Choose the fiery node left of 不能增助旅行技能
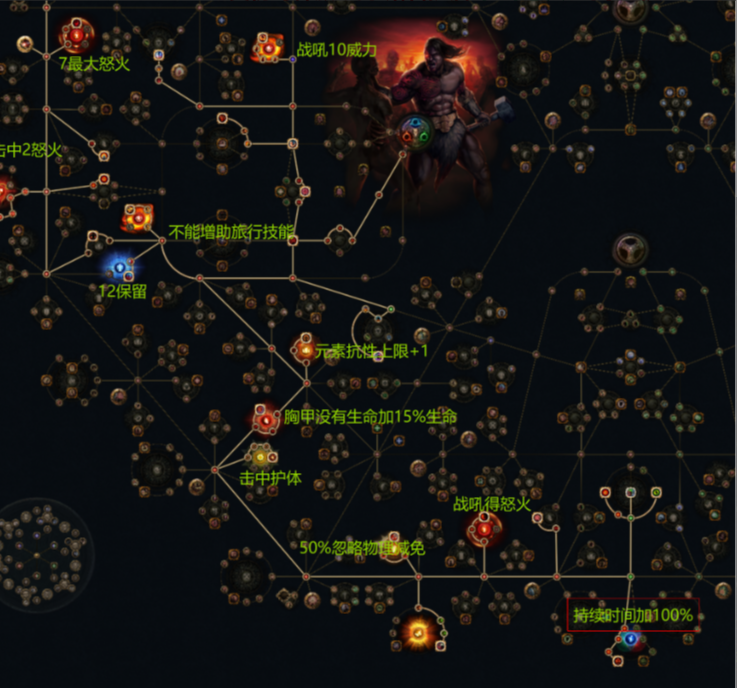Screen dimensions: 737x688 coord(137,216)
